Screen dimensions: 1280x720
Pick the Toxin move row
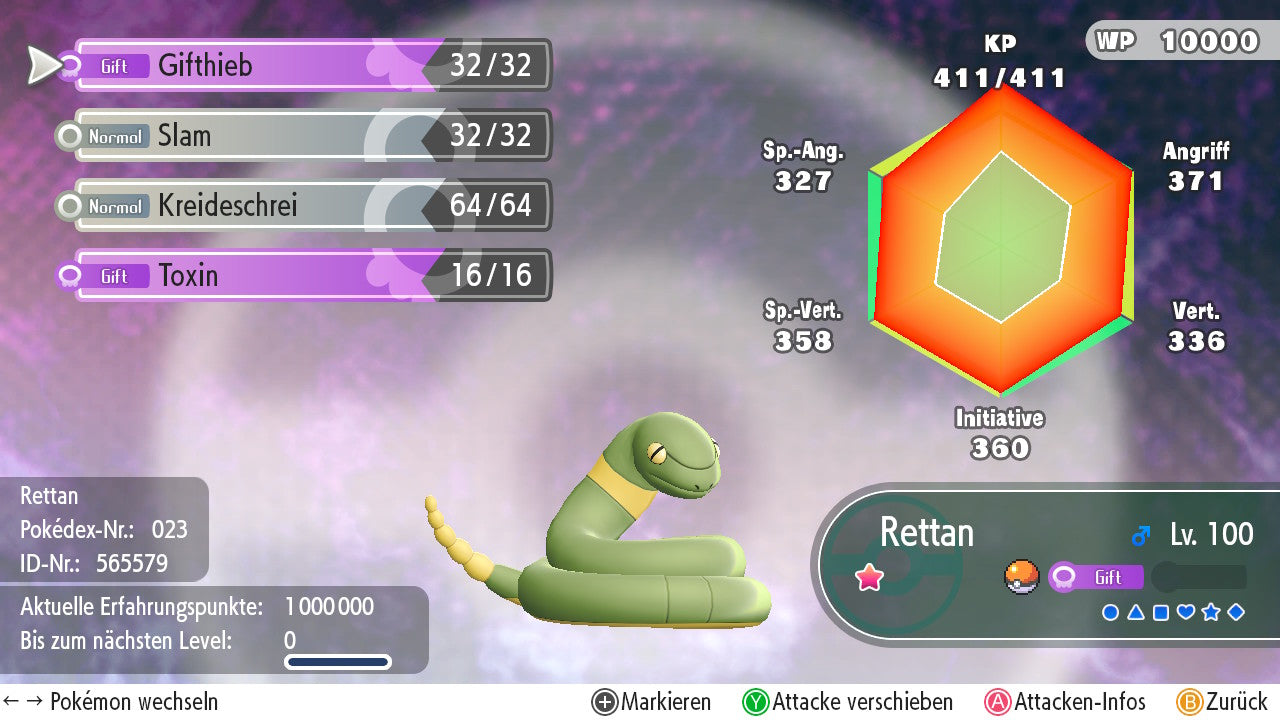(x=310, y=276)
